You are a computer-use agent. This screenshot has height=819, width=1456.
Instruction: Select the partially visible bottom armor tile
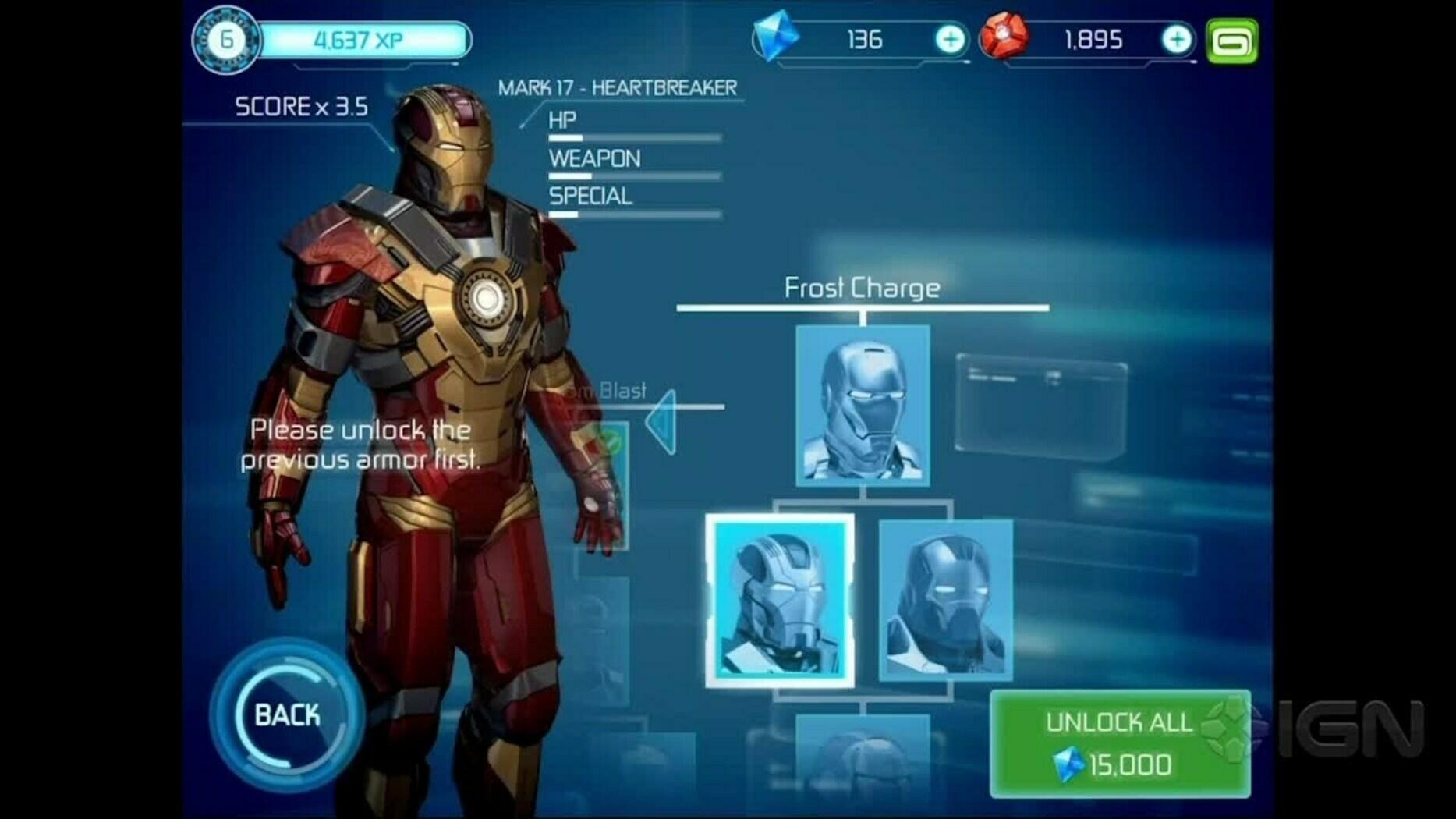[x=863, y=764]
